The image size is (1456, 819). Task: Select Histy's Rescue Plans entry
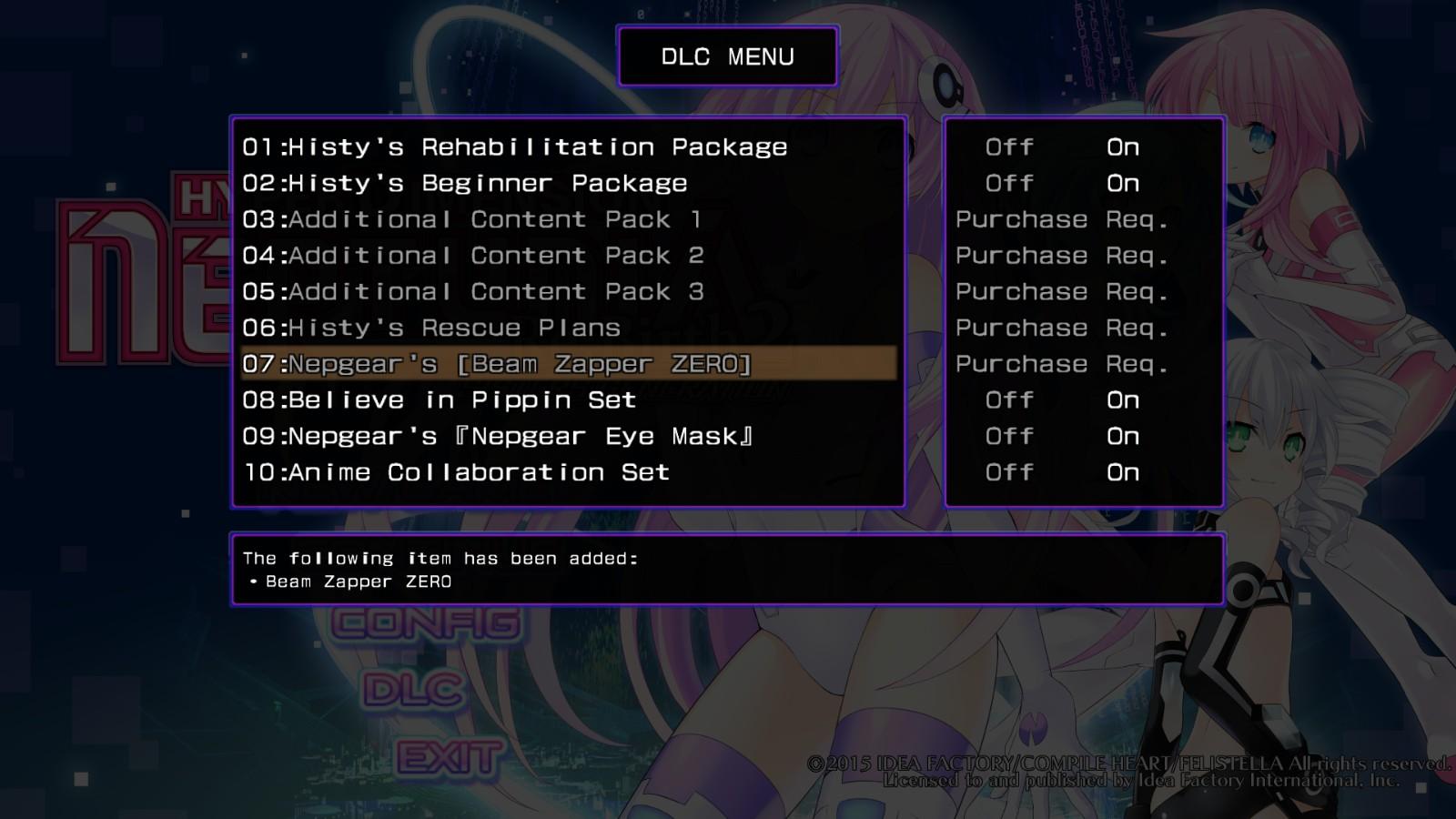click(x=430, y=328)
